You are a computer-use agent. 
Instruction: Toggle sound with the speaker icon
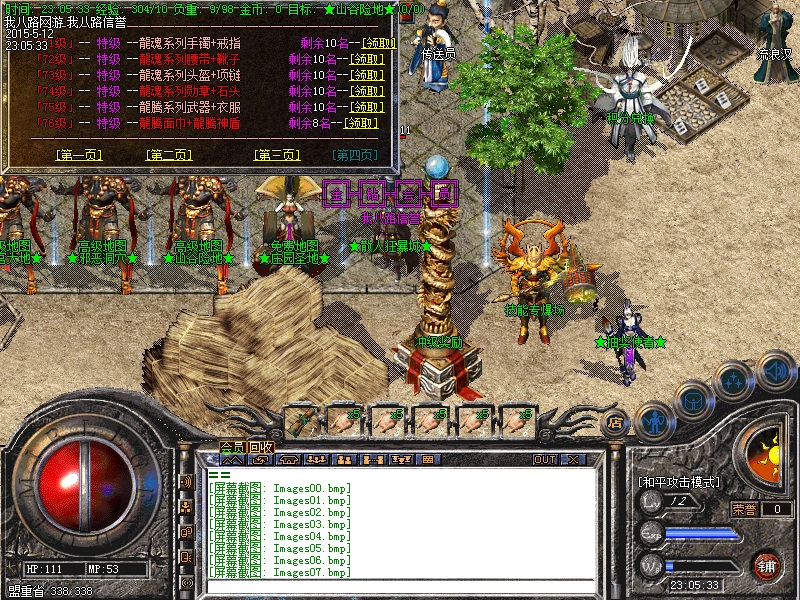[775, 369]
